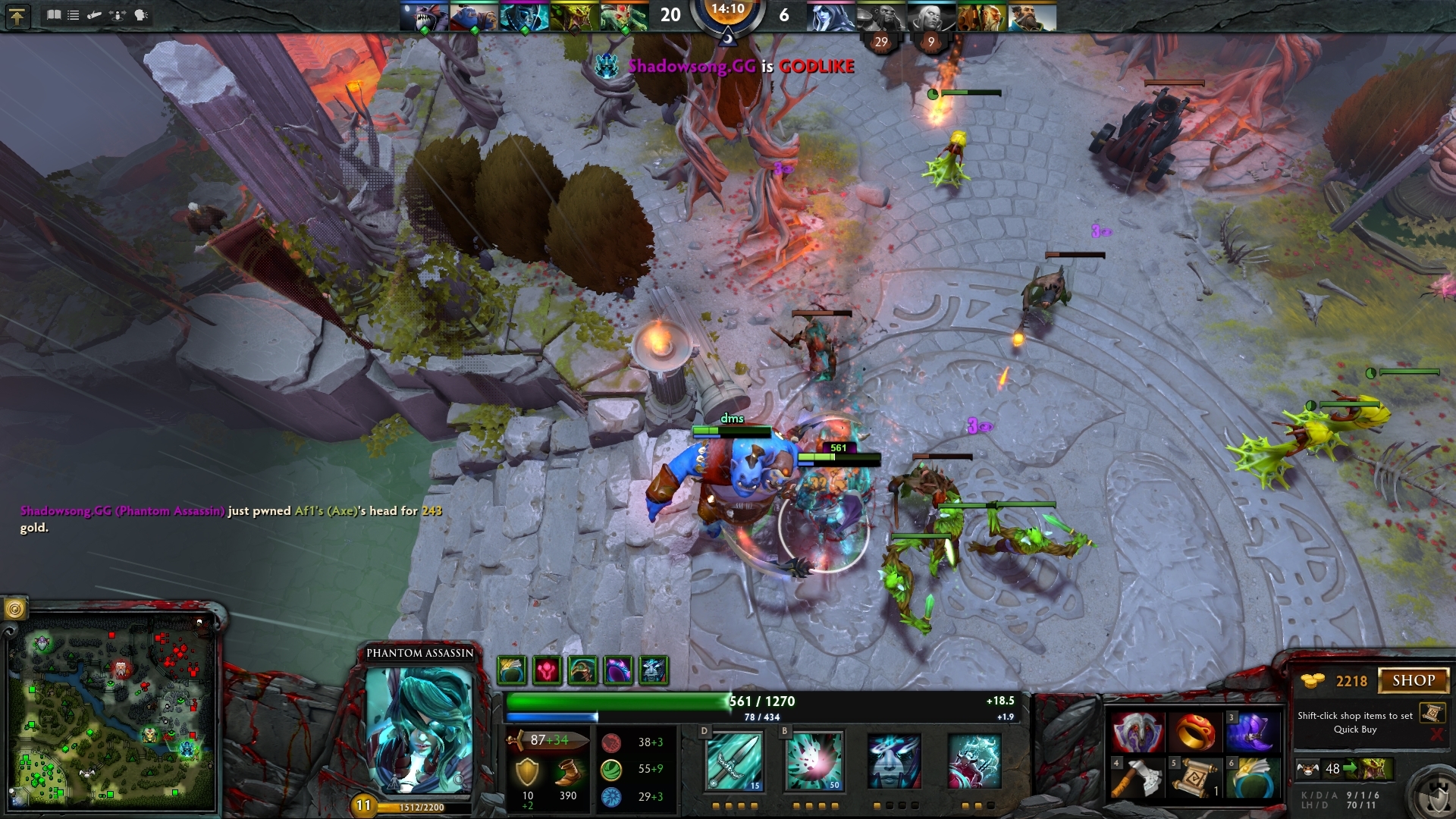Select the Blur ability icon
This screenshot has height=819, width=1456.
click(894, 761)
